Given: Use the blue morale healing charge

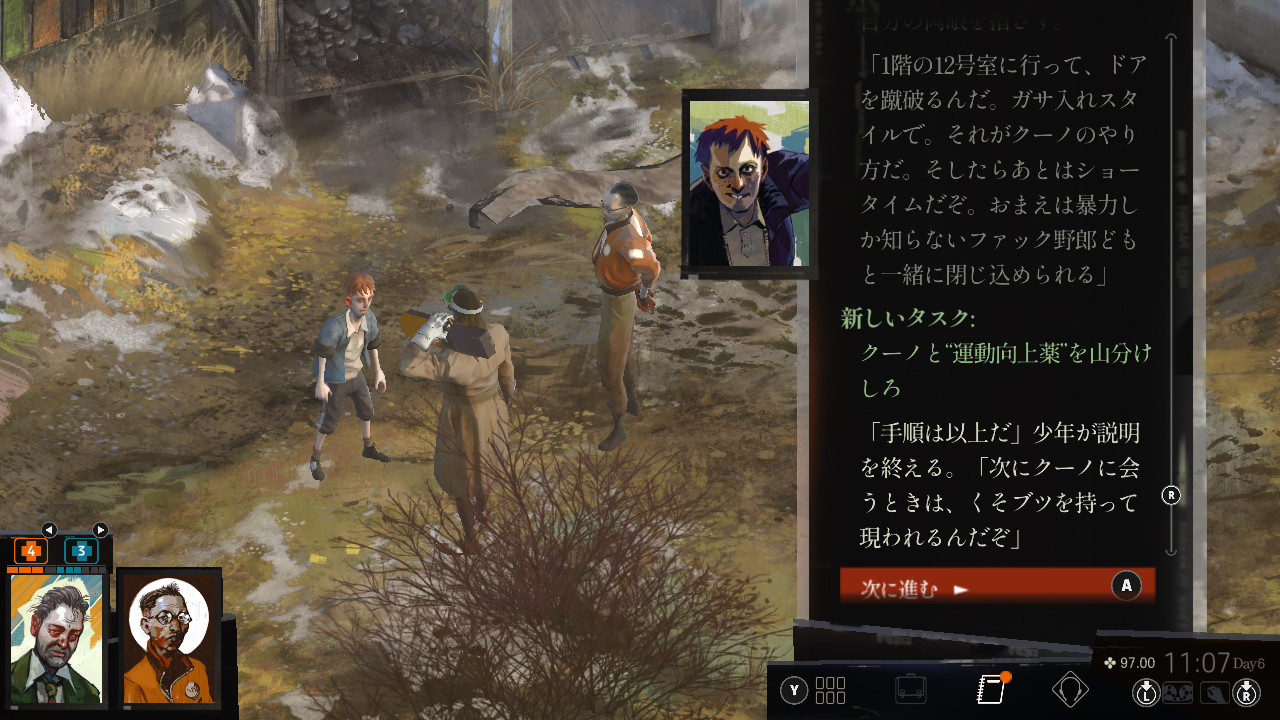Looking at the screenshot, I should click(81, 551).
